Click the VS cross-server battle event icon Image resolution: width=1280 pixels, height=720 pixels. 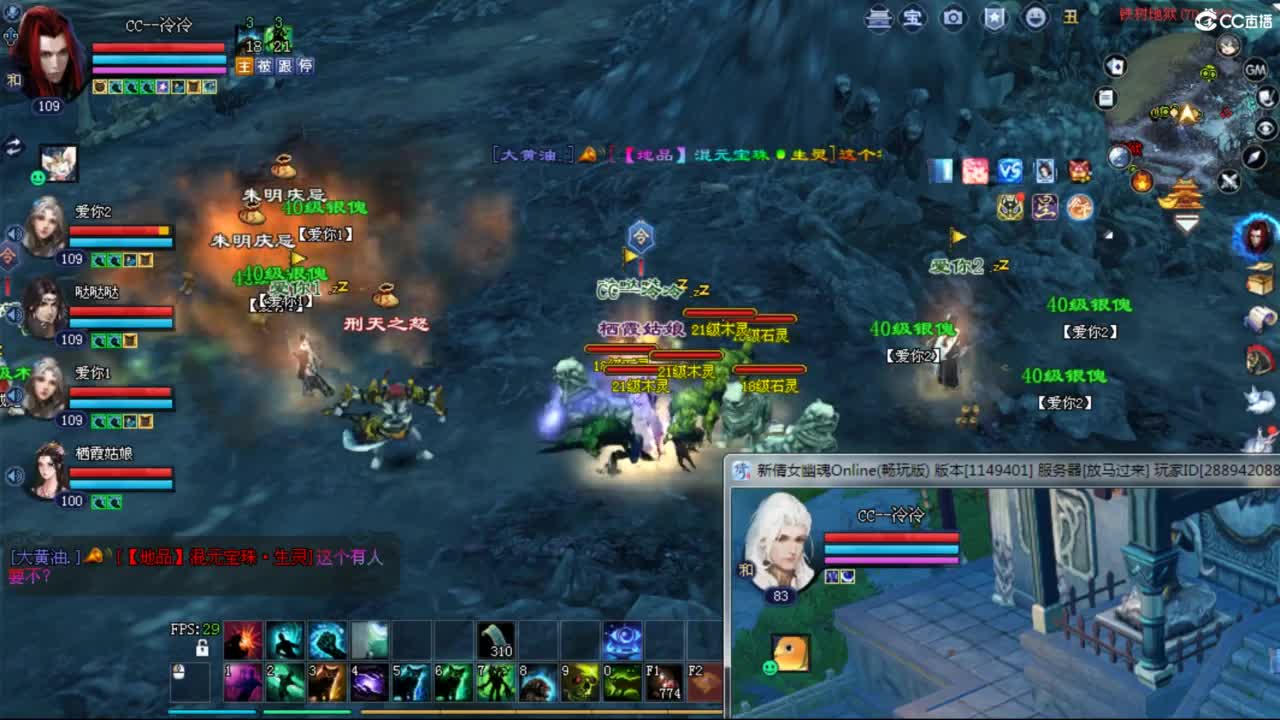point(1009,171)
